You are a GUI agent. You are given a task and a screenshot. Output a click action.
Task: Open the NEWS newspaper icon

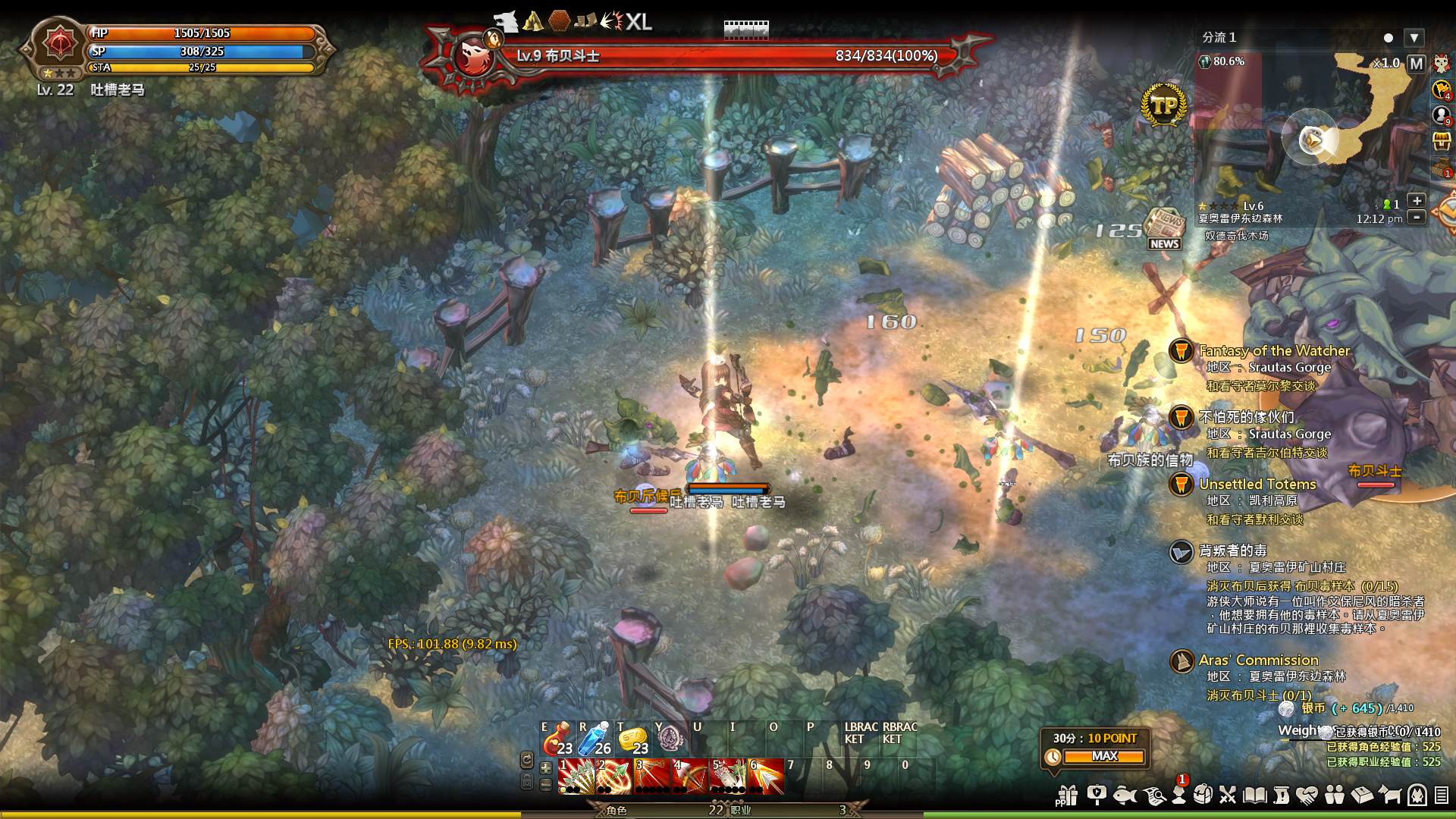(1163, 227)
